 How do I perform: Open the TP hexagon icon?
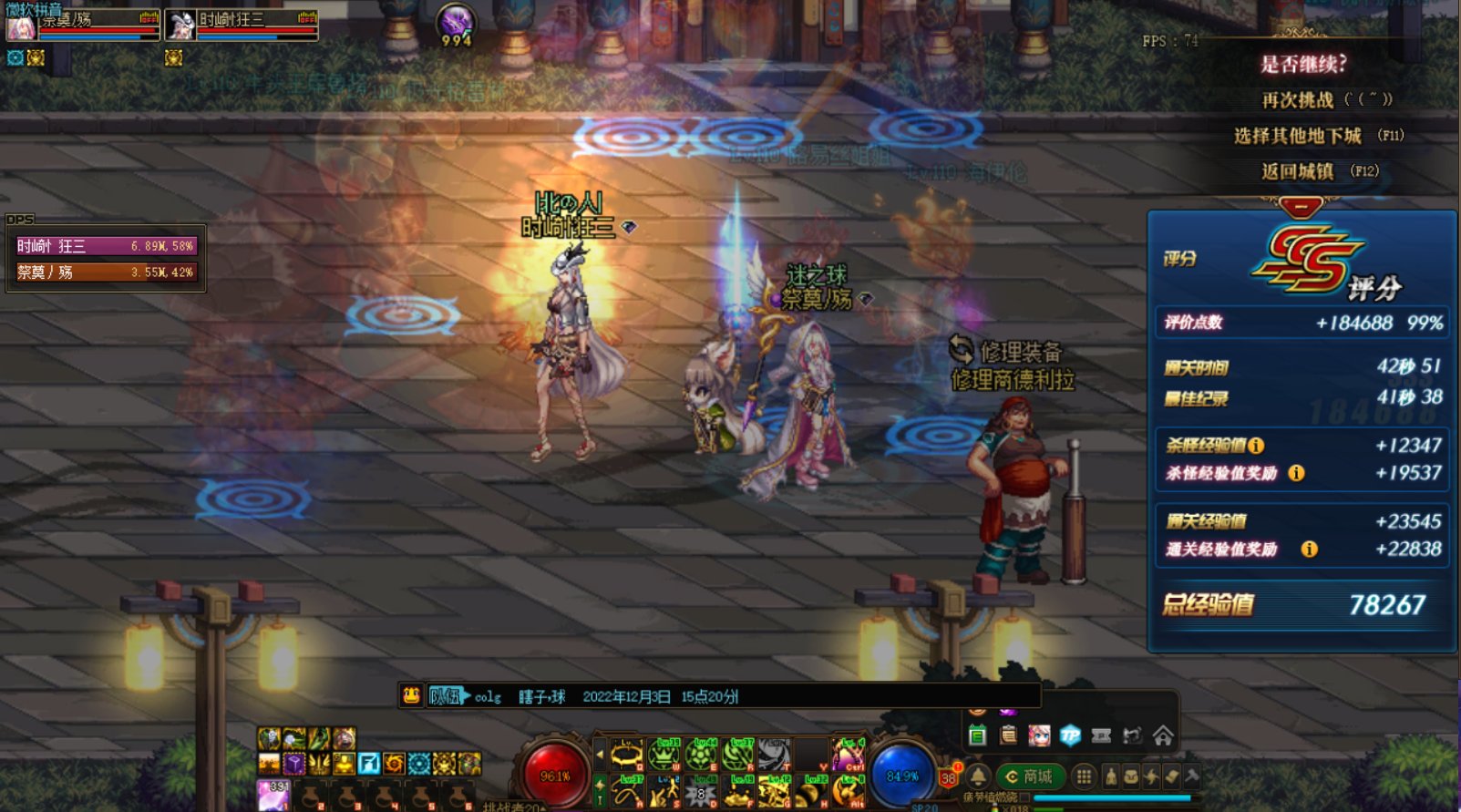click(1071, 735)
